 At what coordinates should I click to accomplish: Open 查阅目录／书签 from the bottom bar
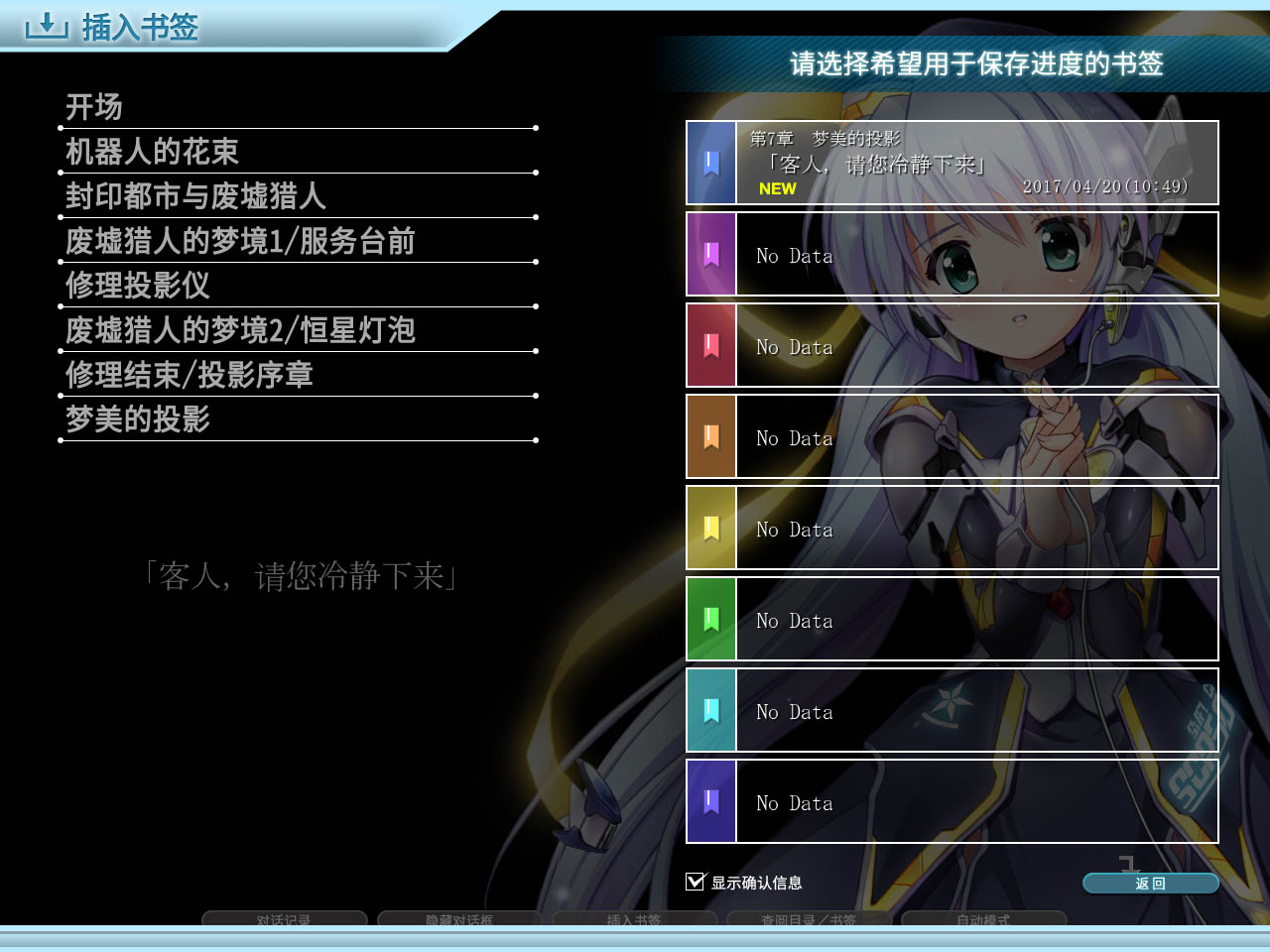click(x=810, y=920)
